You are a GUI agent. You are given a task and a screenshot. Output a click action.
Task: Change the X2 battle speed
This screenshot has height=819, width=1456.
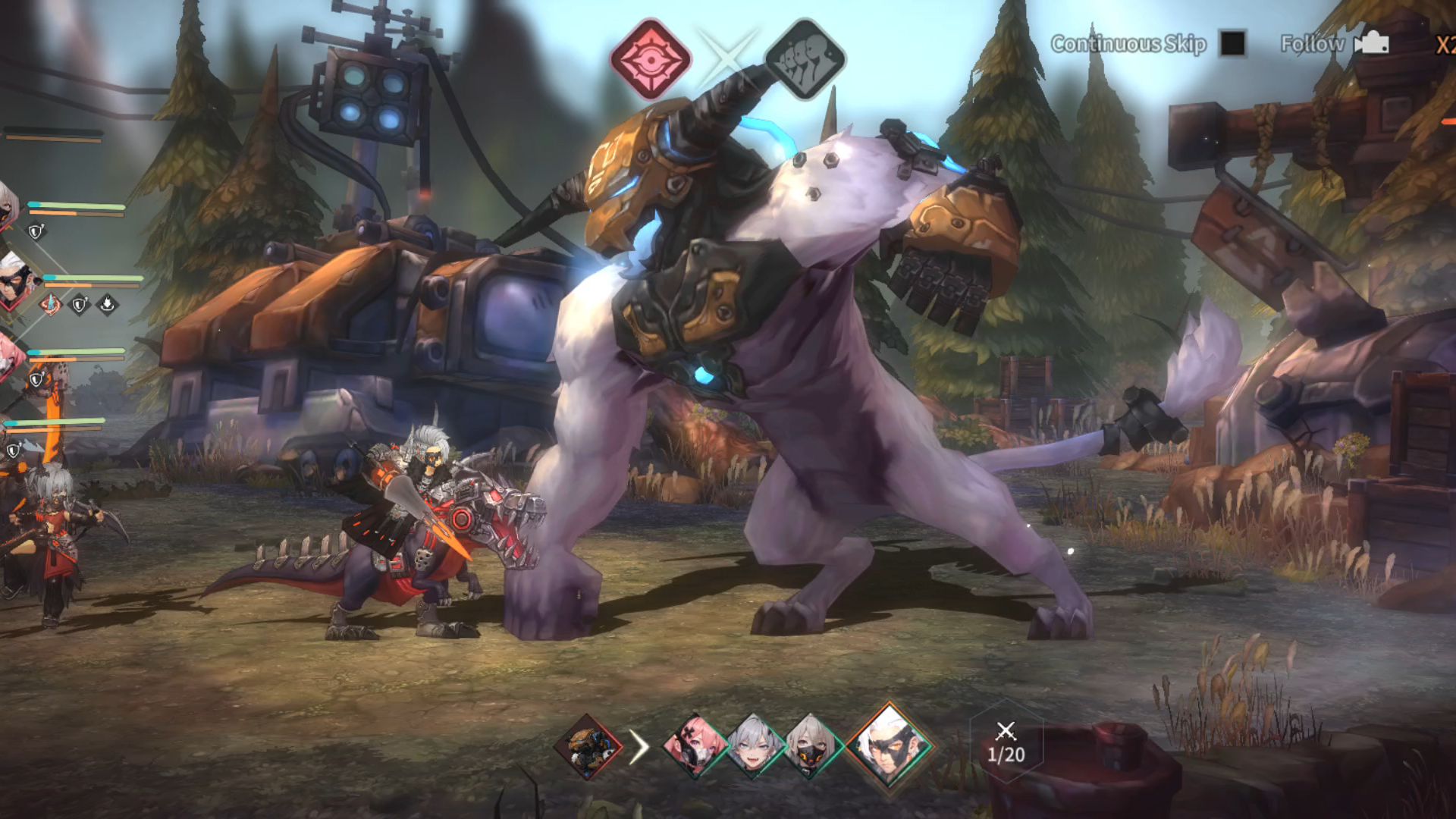coord(1445,45)
